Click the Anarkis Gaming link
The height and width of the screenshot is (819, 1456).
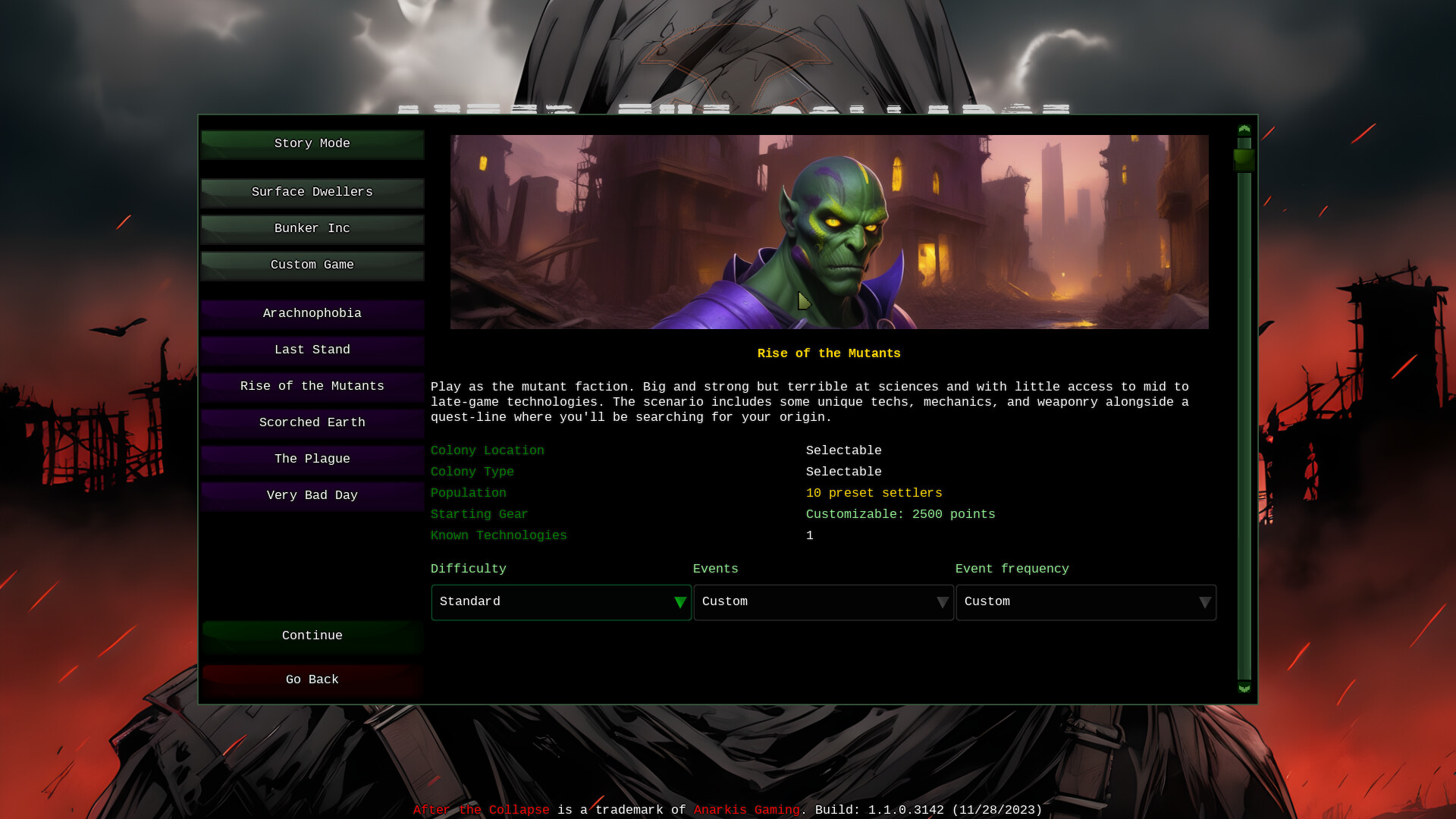pos(747,809)
